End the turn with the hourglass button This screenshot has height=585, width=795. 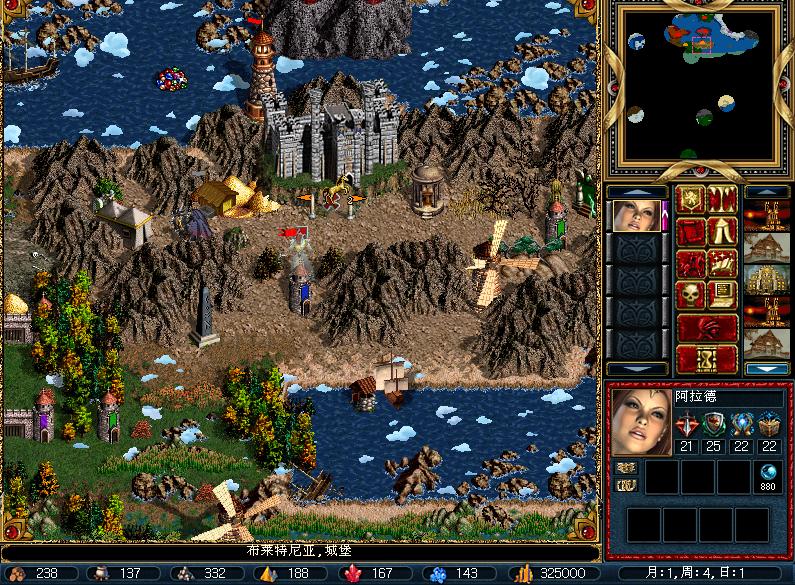coord(706,359)
